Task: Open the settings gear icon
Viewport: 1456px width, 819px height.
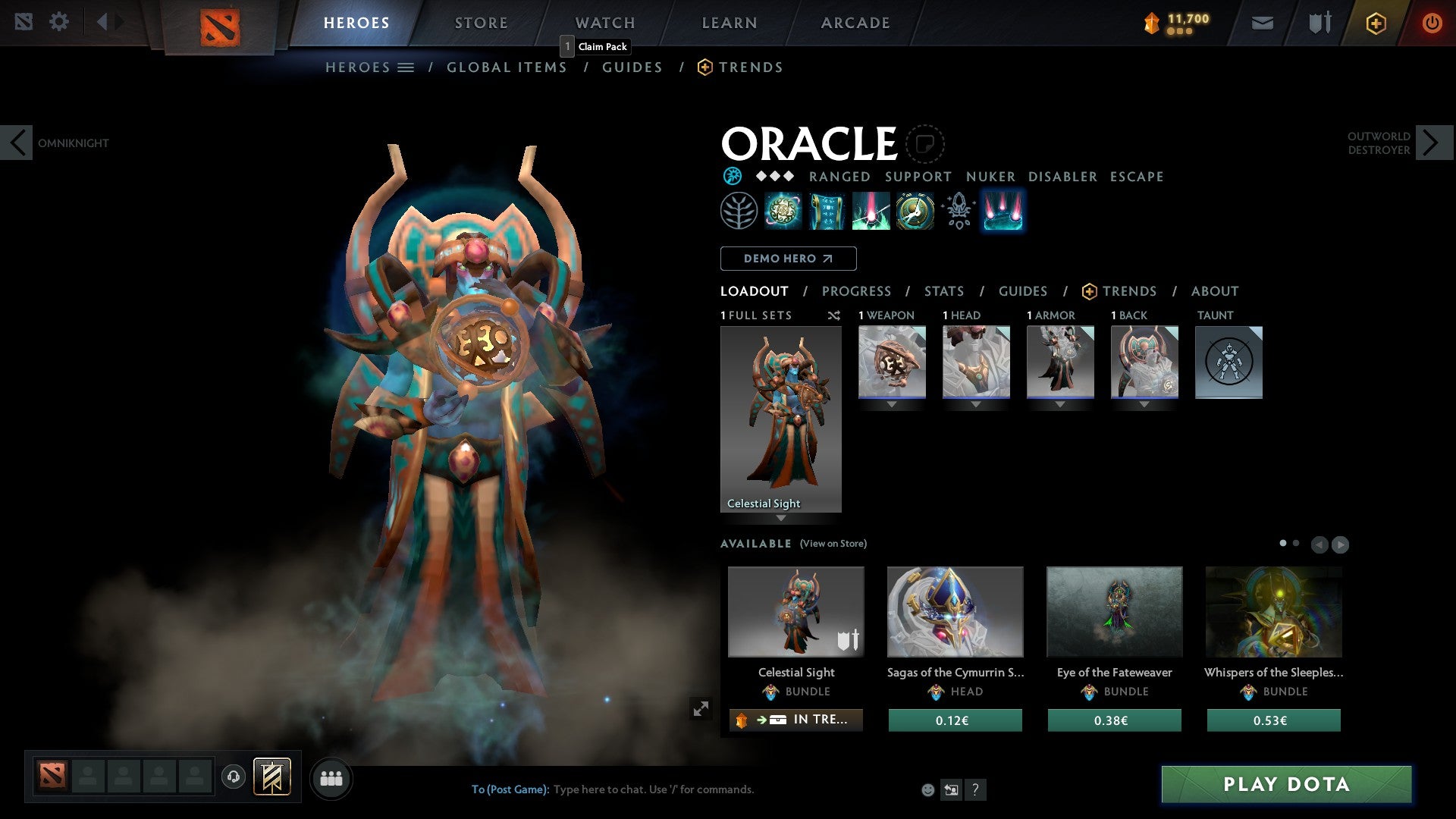Action: click(59, 21)
